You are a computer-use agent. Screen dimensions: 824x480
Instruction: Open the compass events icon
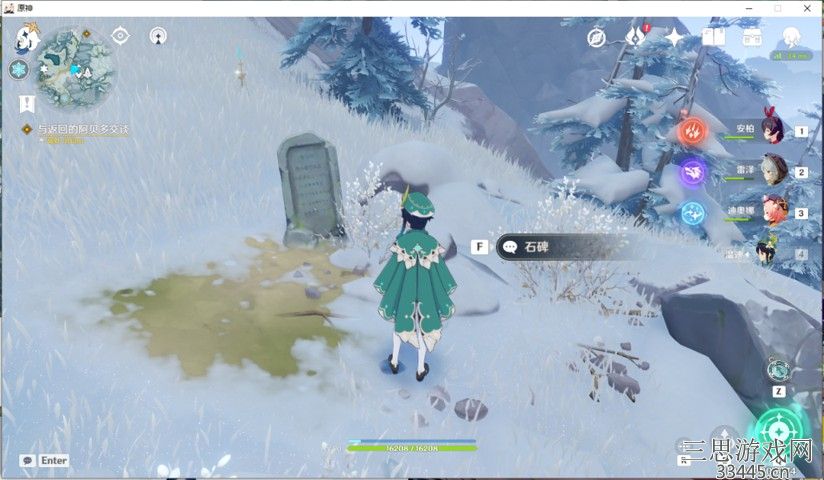[597, 38]
